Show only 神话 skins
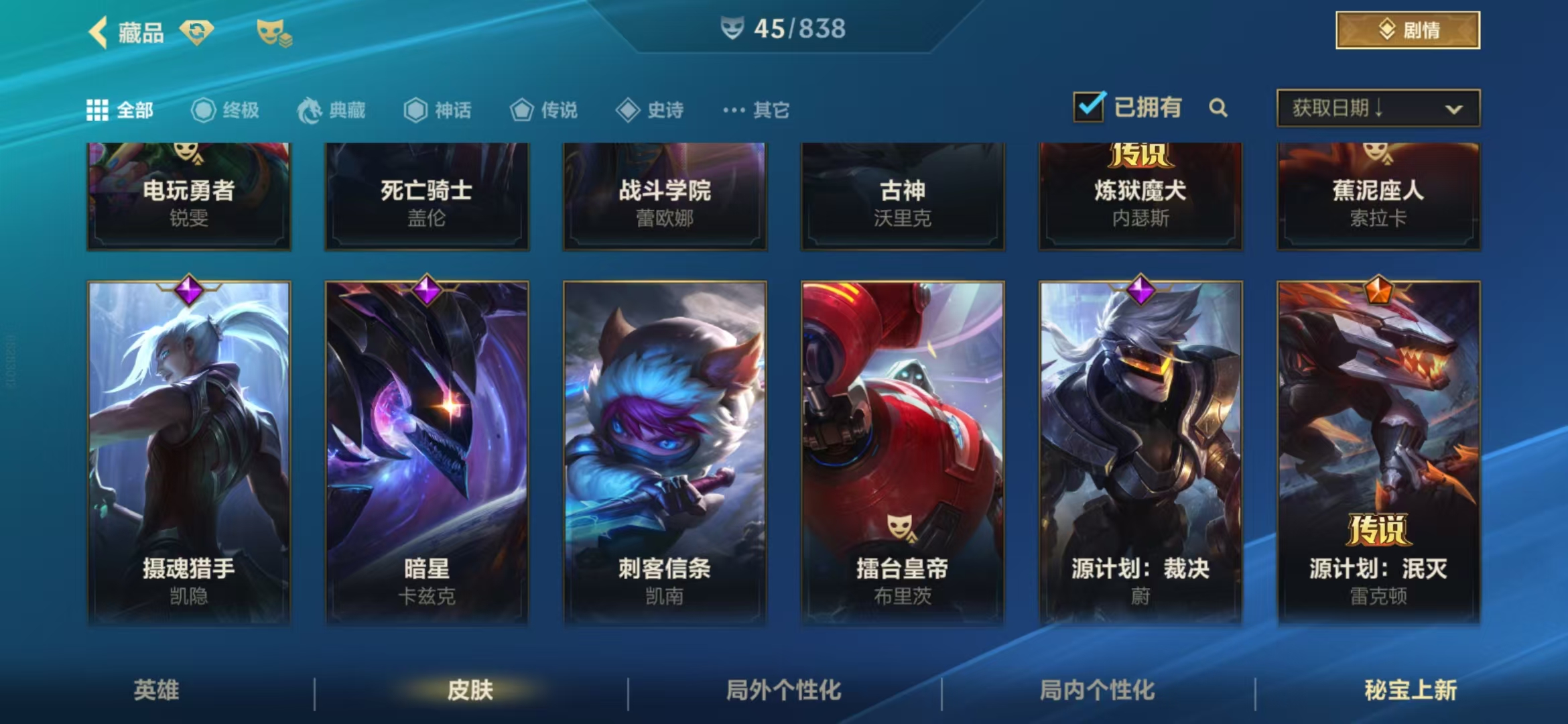 pyautogui.click(x=438, y=110)
